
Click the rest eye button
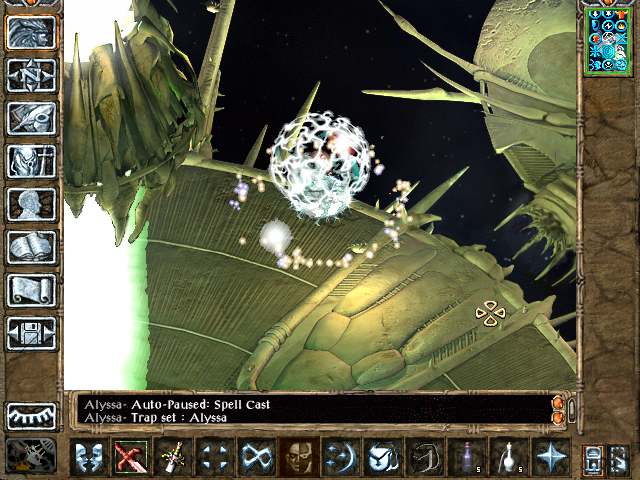tap(32, 416)
